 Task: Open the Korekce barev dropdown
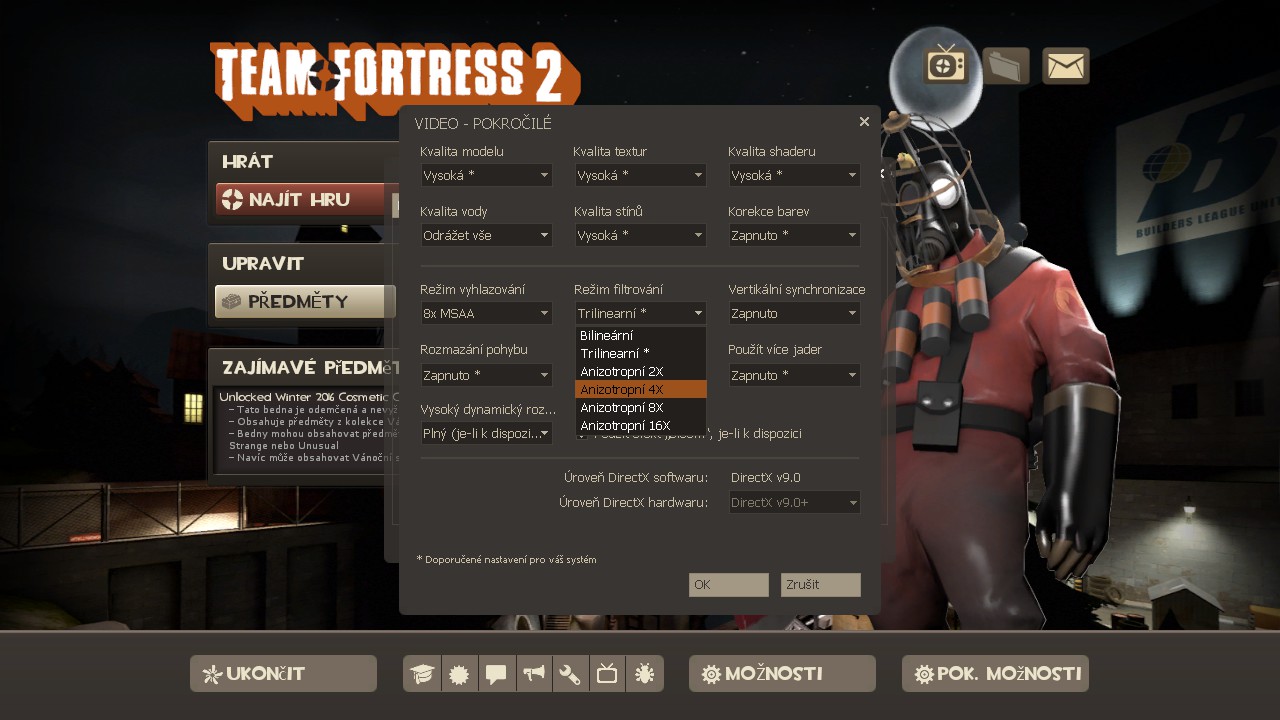(x=794, y=236)
